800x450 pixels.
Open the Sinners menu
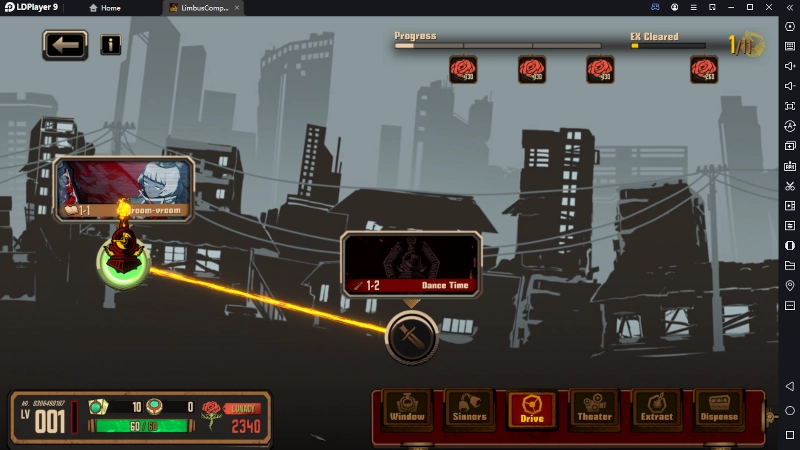click(x=470, y=410)
